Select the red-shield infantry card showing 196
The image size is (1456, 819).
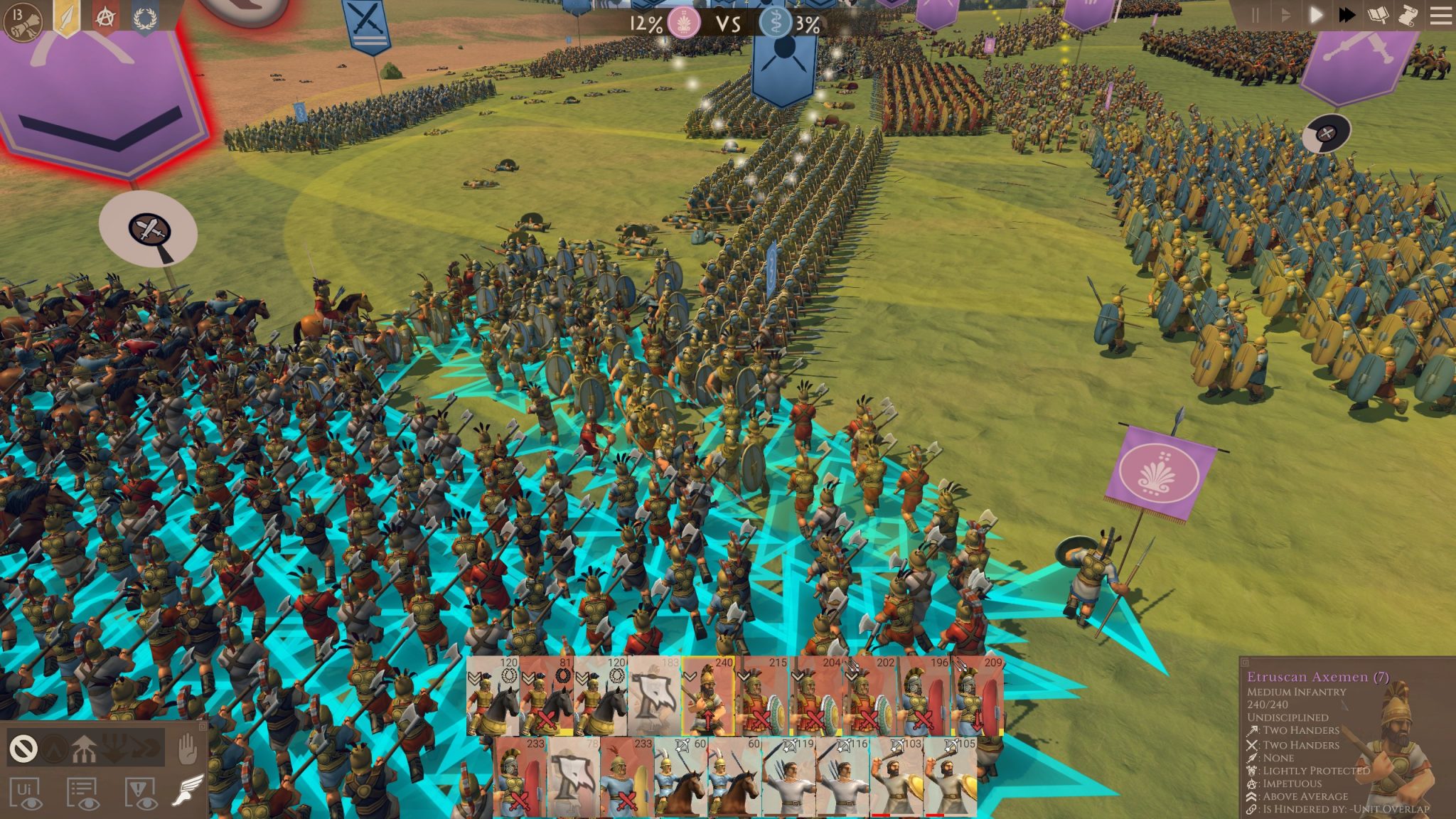click(924, 696)
